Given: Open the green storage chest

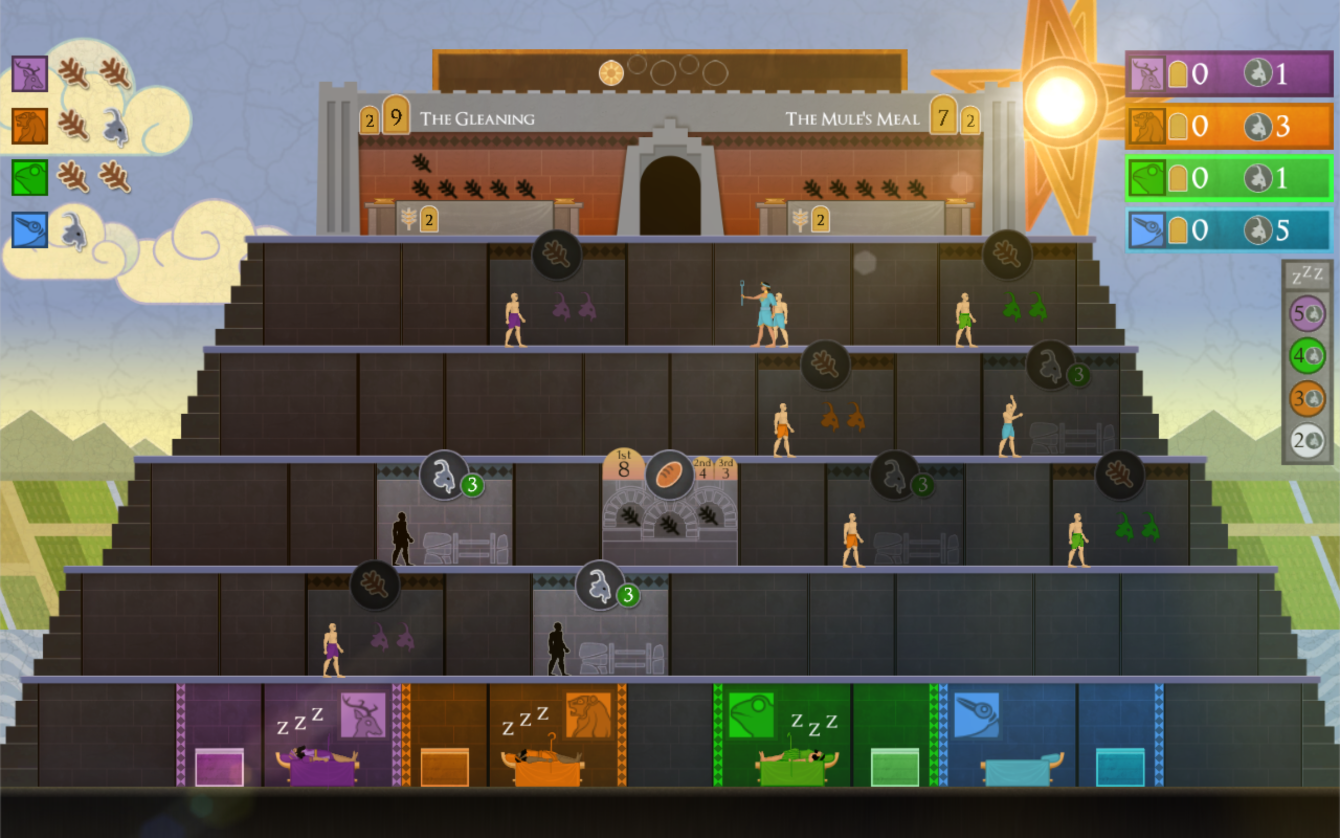Looking at the screenshot, I should pos(894,767).
